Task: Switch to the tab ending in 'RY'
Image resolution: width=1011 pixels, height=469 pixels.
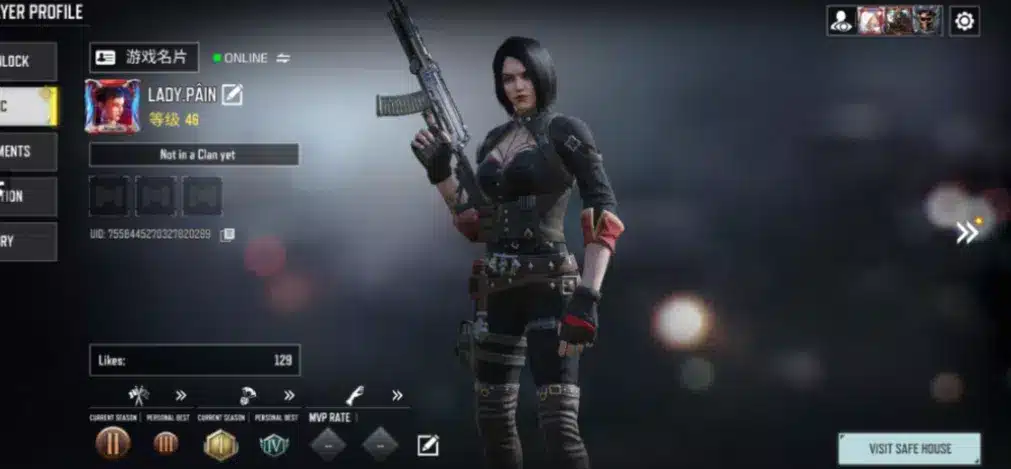Action: pos(27,241)
